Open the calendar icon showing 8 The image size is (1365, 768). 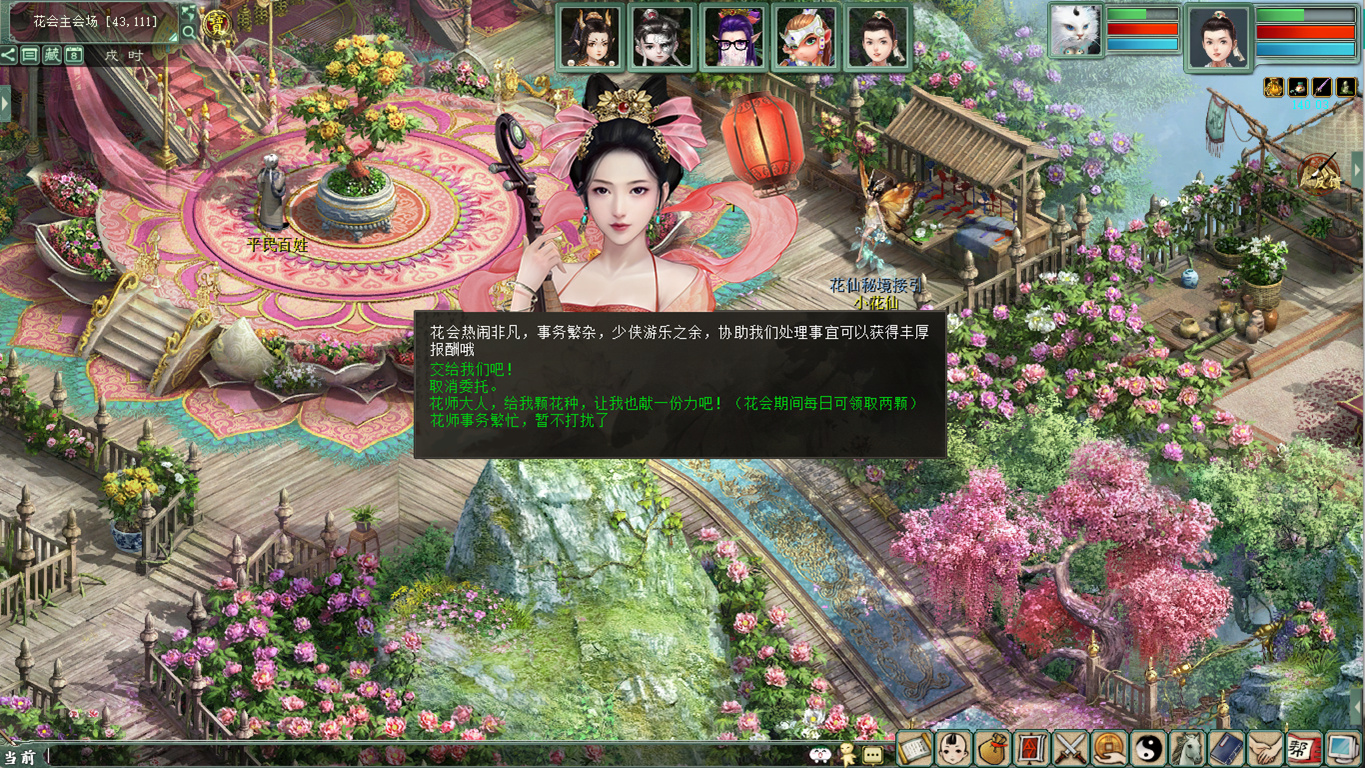click(x=74, y=55)
